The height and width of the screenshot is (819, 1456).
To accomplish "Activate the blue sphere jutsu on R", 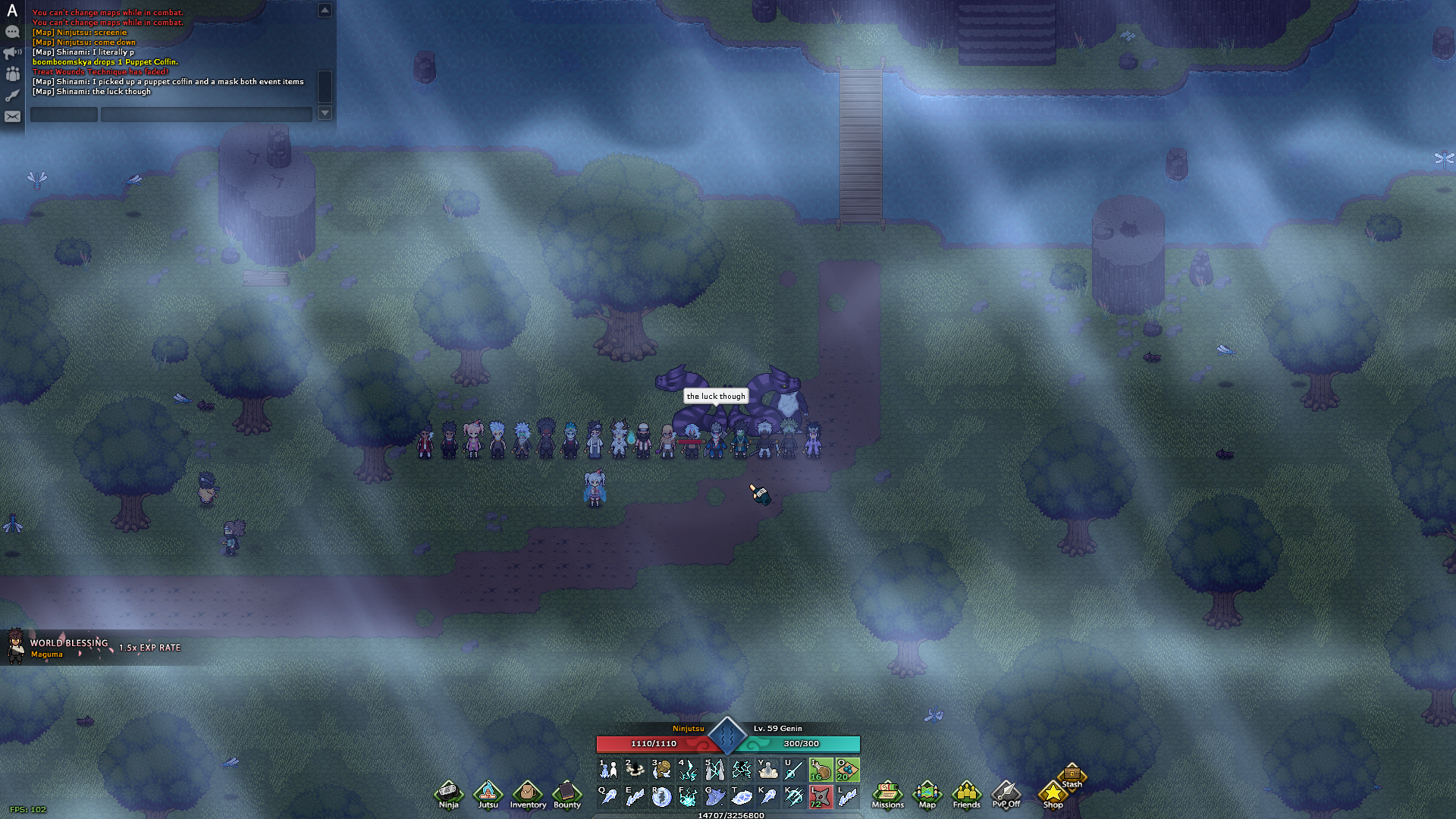I will pos(661,796).
